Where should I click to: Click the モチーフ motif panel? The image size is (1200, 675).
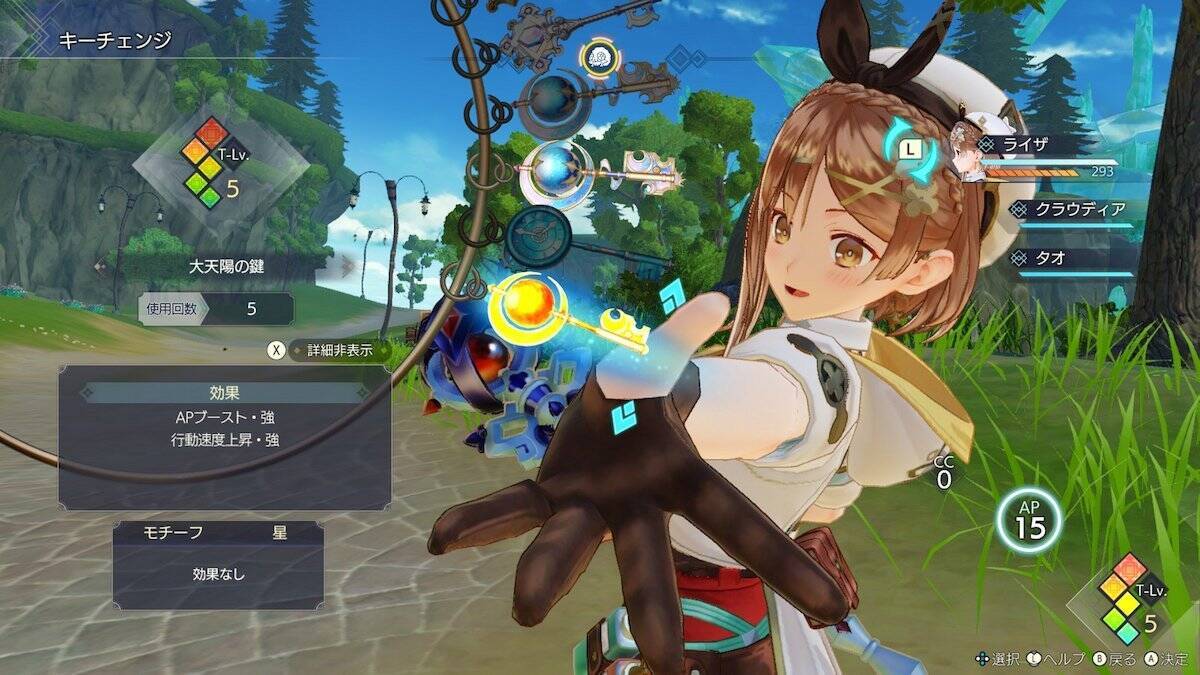tap(218, 565)
